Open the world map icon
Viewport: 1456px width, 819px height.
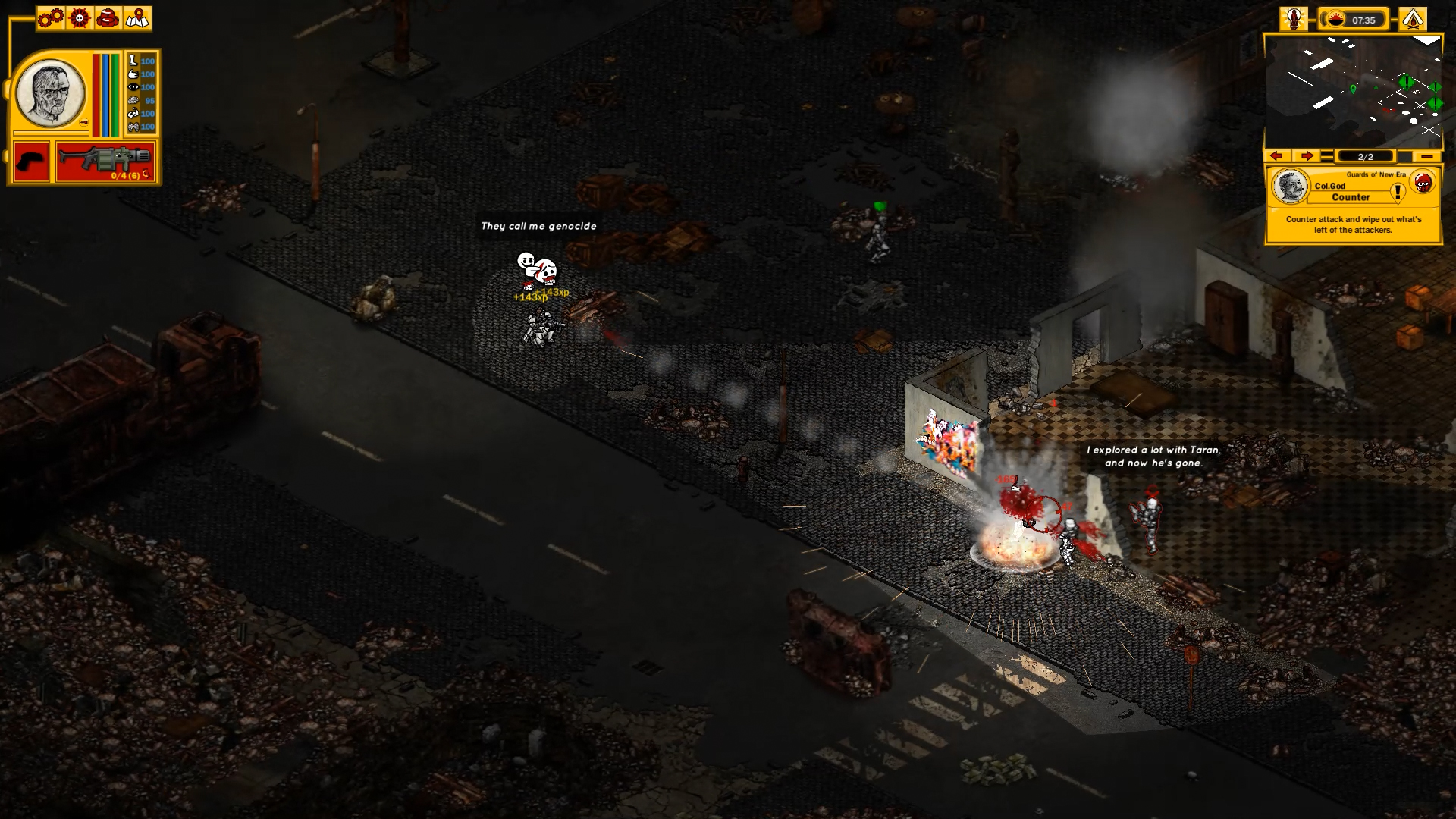[x=137, y=18]
